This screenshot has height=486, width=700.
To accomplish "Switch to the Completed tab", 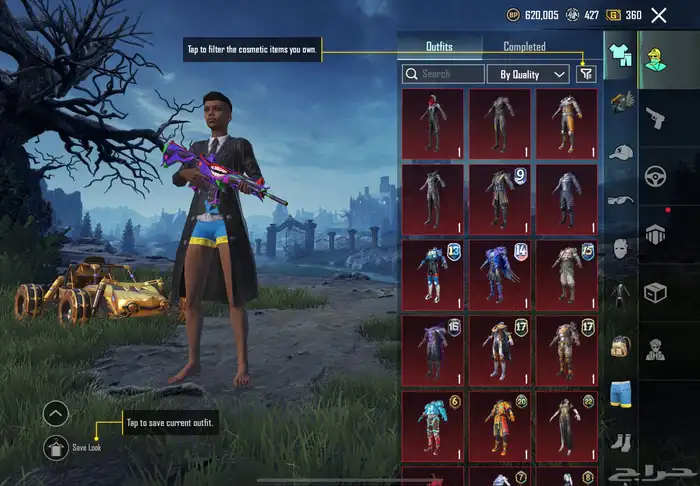I will (524, 46).
